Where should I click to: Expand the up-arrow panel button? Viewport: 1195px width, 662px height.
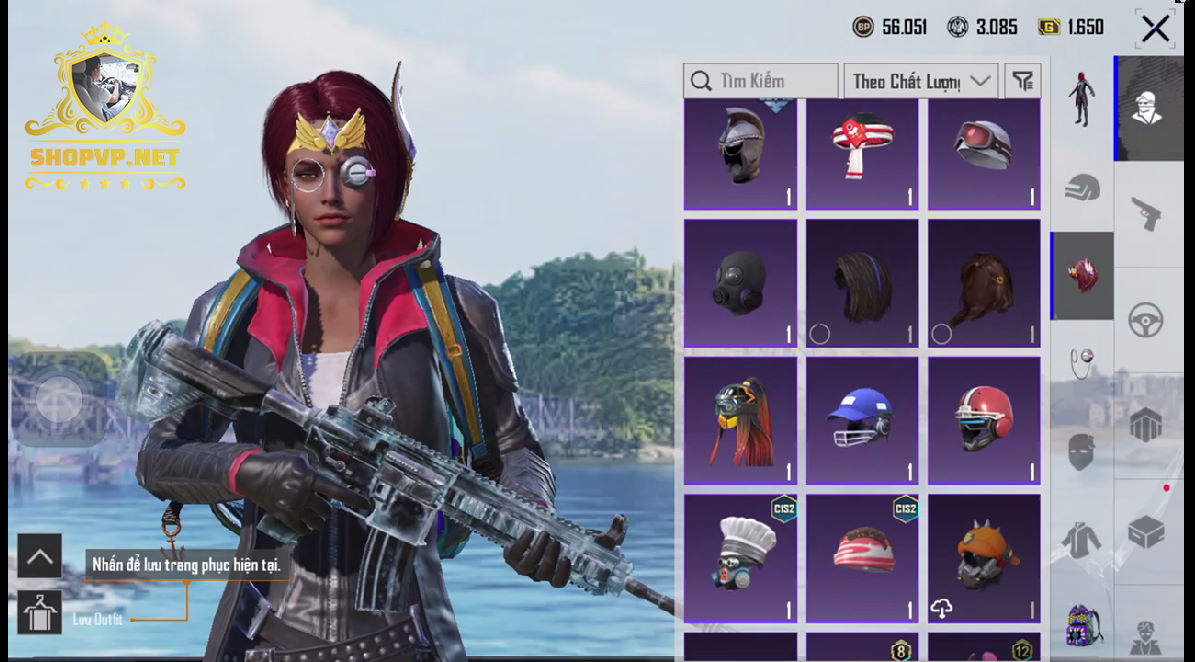[40, 556]
